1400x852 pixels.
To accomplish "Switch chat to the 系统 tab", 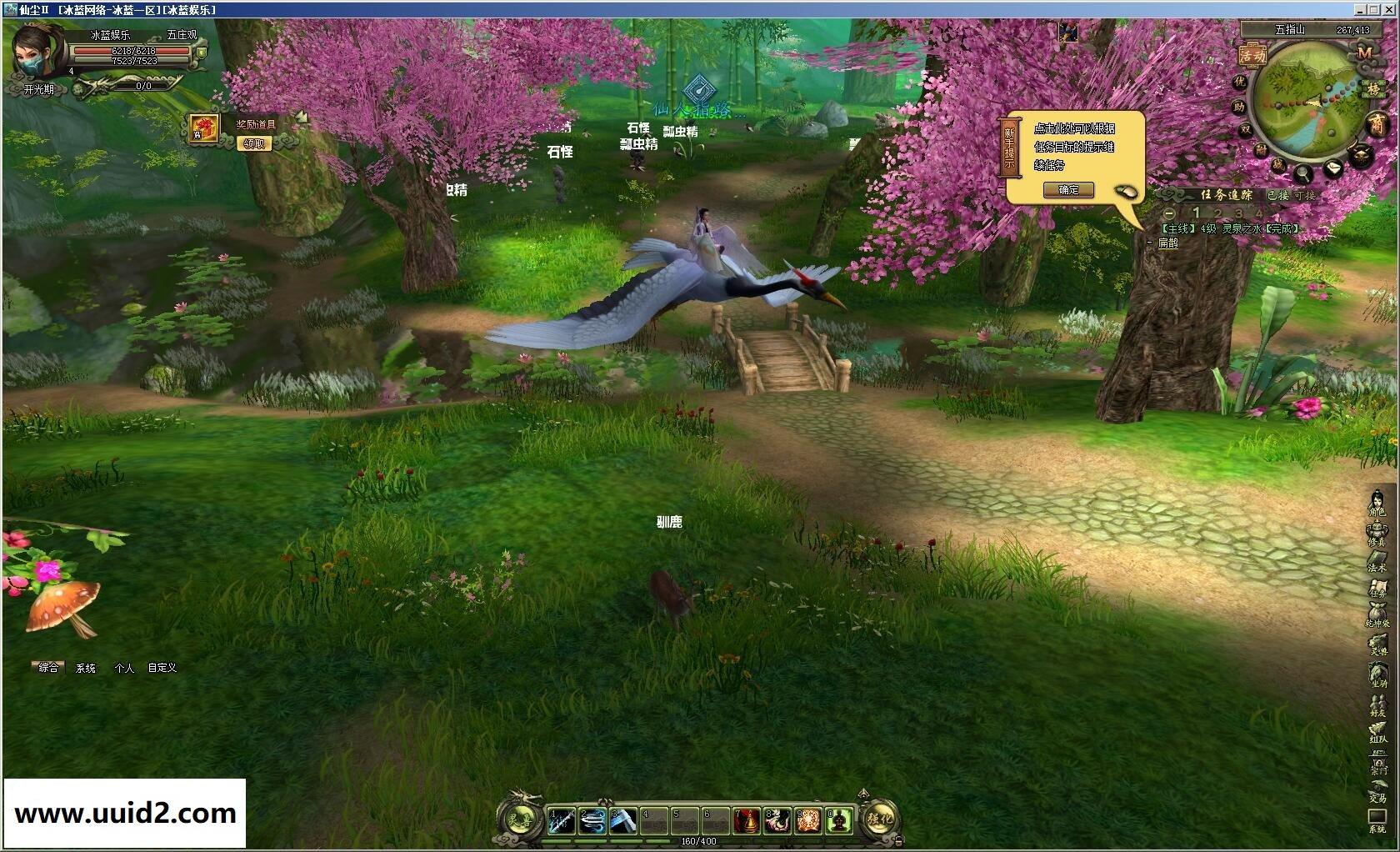I will (x=86, y=668).
